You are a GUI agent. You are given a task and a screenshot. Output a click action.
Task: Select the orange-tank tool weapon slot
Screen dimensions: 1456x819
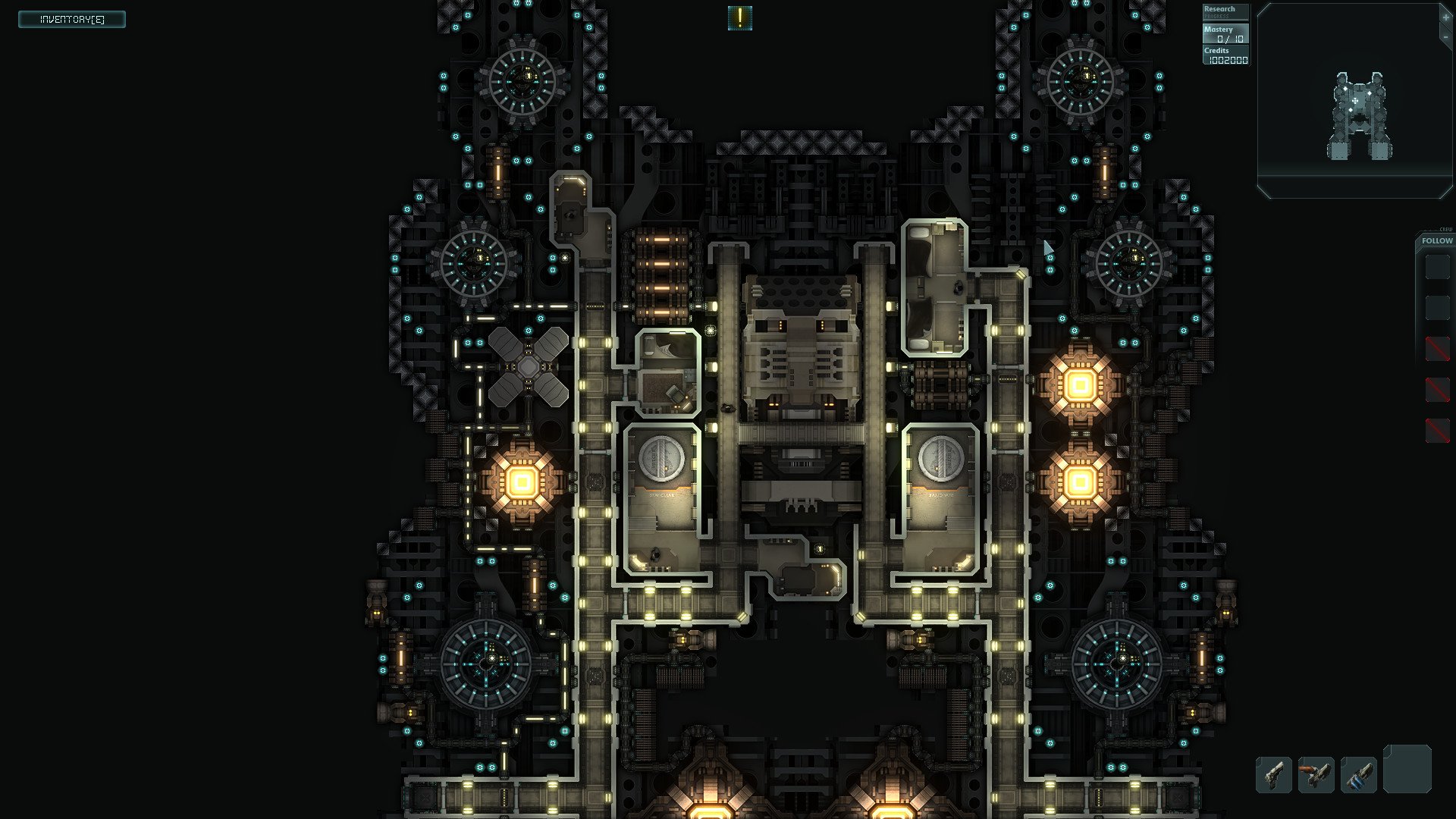click(1316, 775)
